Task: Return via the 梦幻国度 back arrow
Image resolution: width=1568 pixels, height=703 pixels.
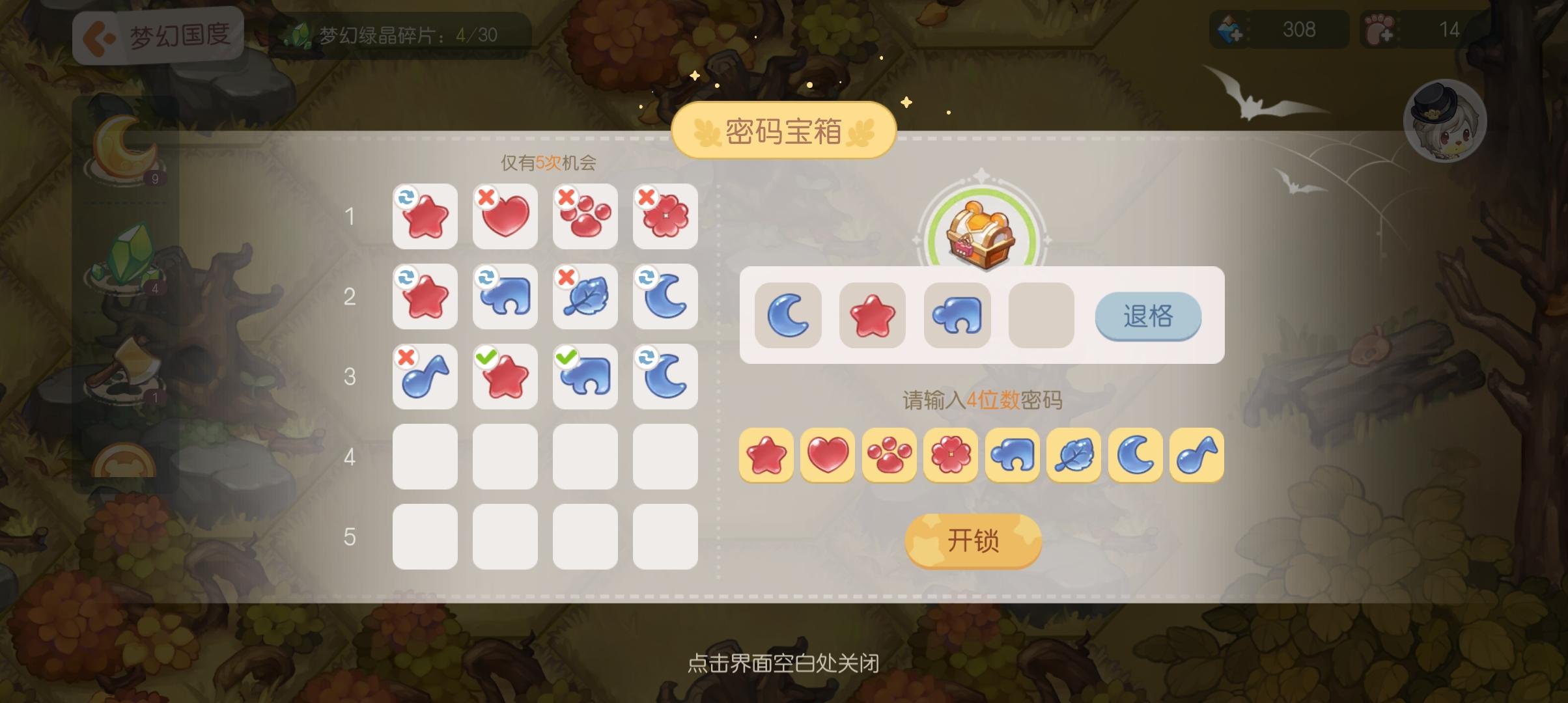Action: pos(98,36)
